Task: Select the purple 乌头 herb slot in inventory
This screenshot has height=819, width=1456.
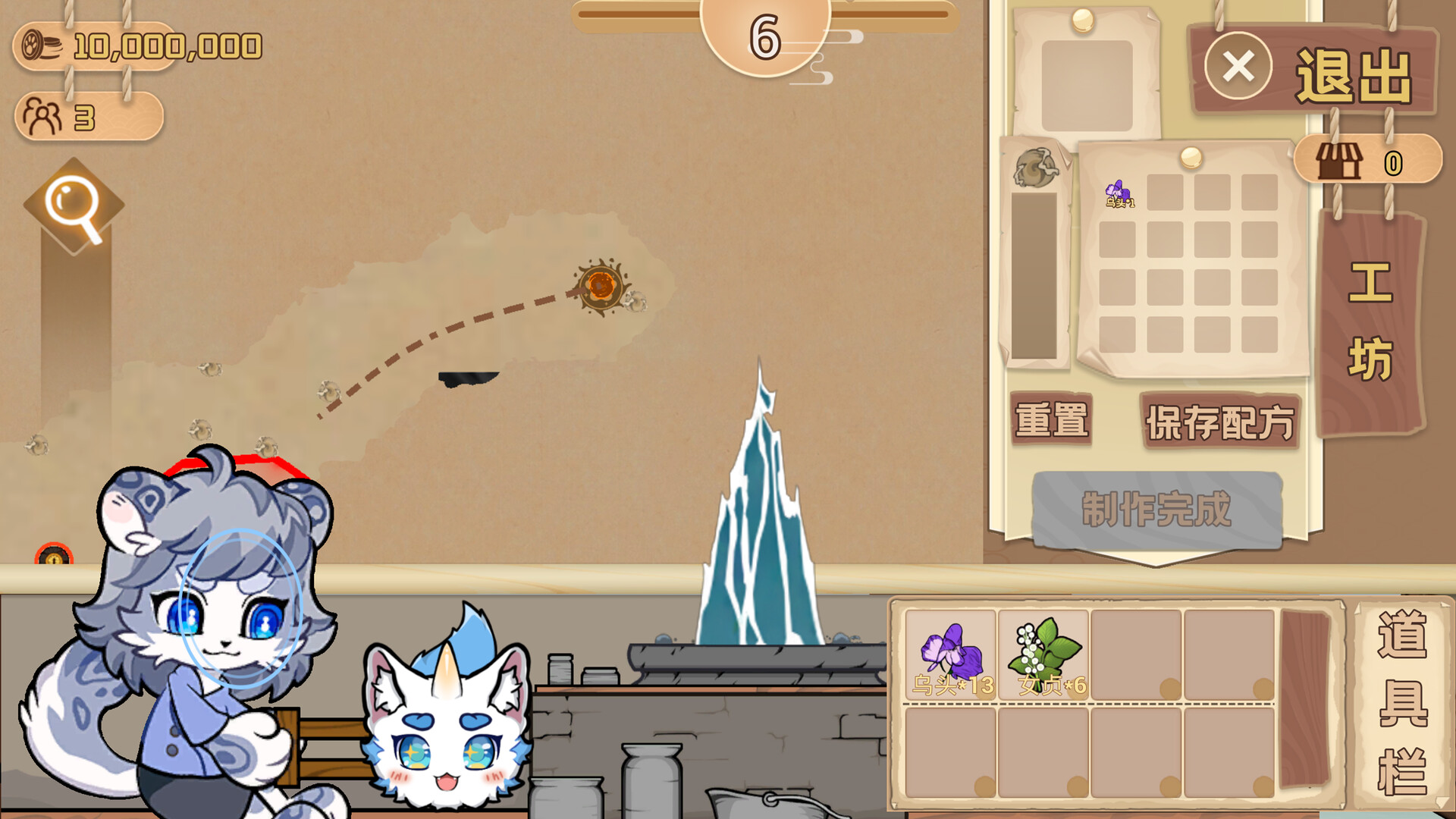Action: [951, 656]
